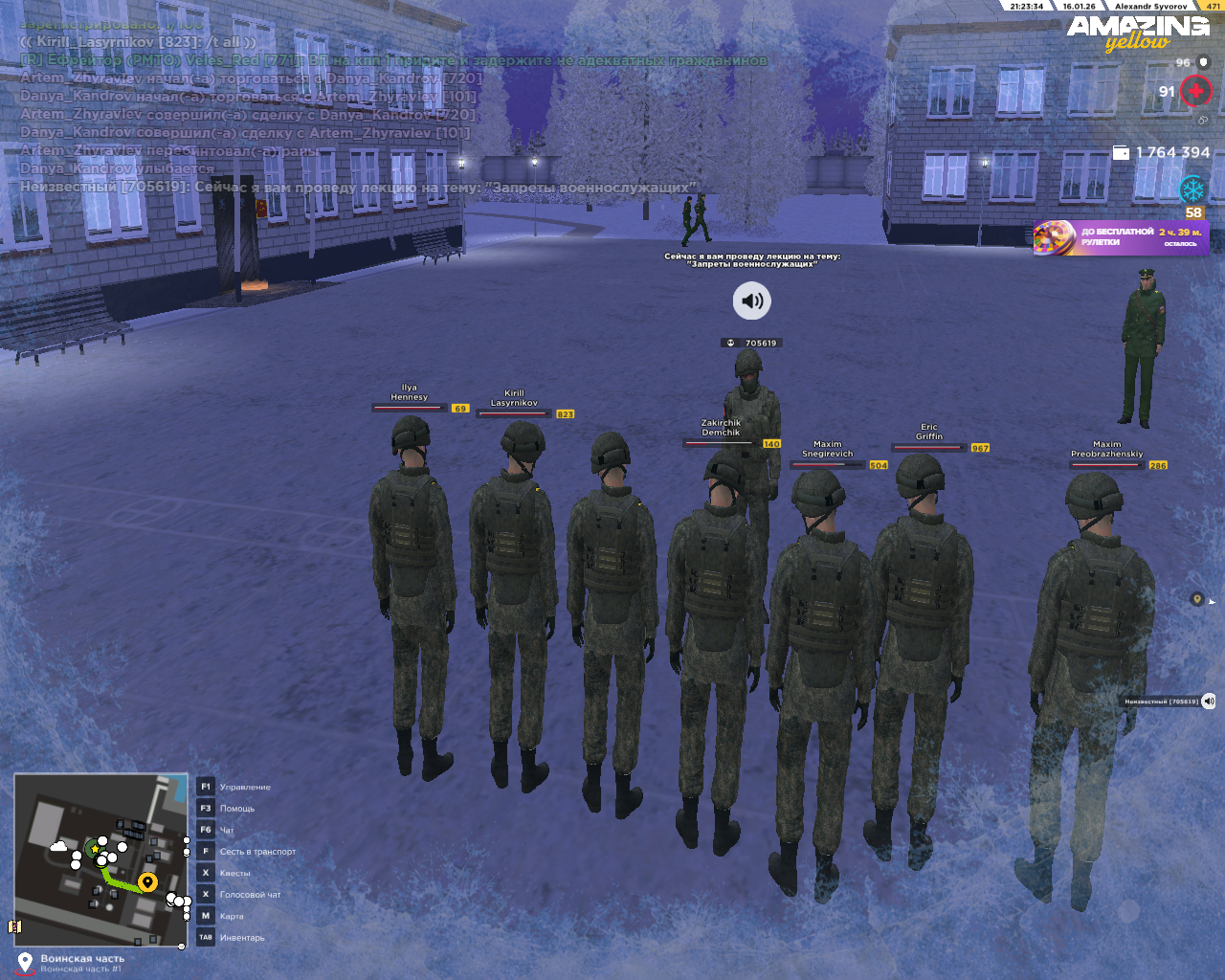The width and height of the screenshot is (1225, 980).
Task: Select the red health cross icon
Action: tap(1195, 91)
